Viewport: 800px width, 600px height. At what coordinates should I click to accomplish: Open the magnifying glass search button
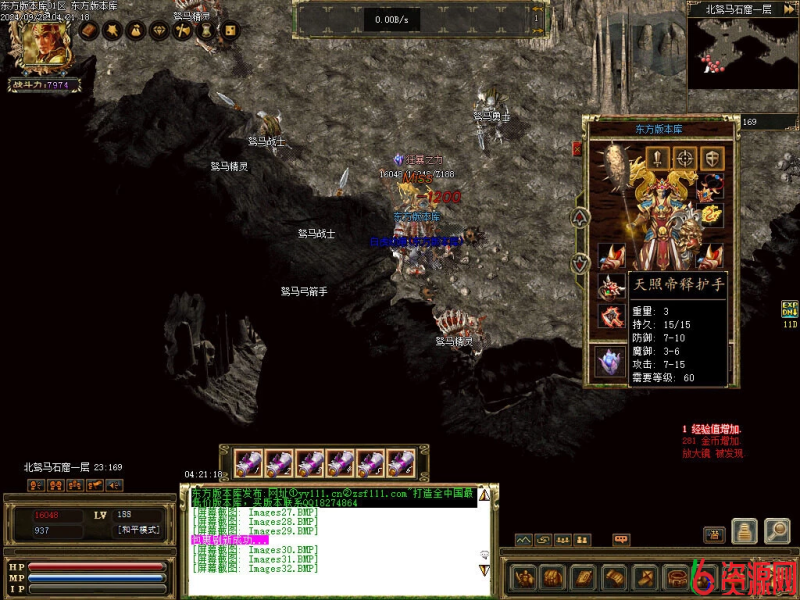pyautogui.click(x=777, y=531)
